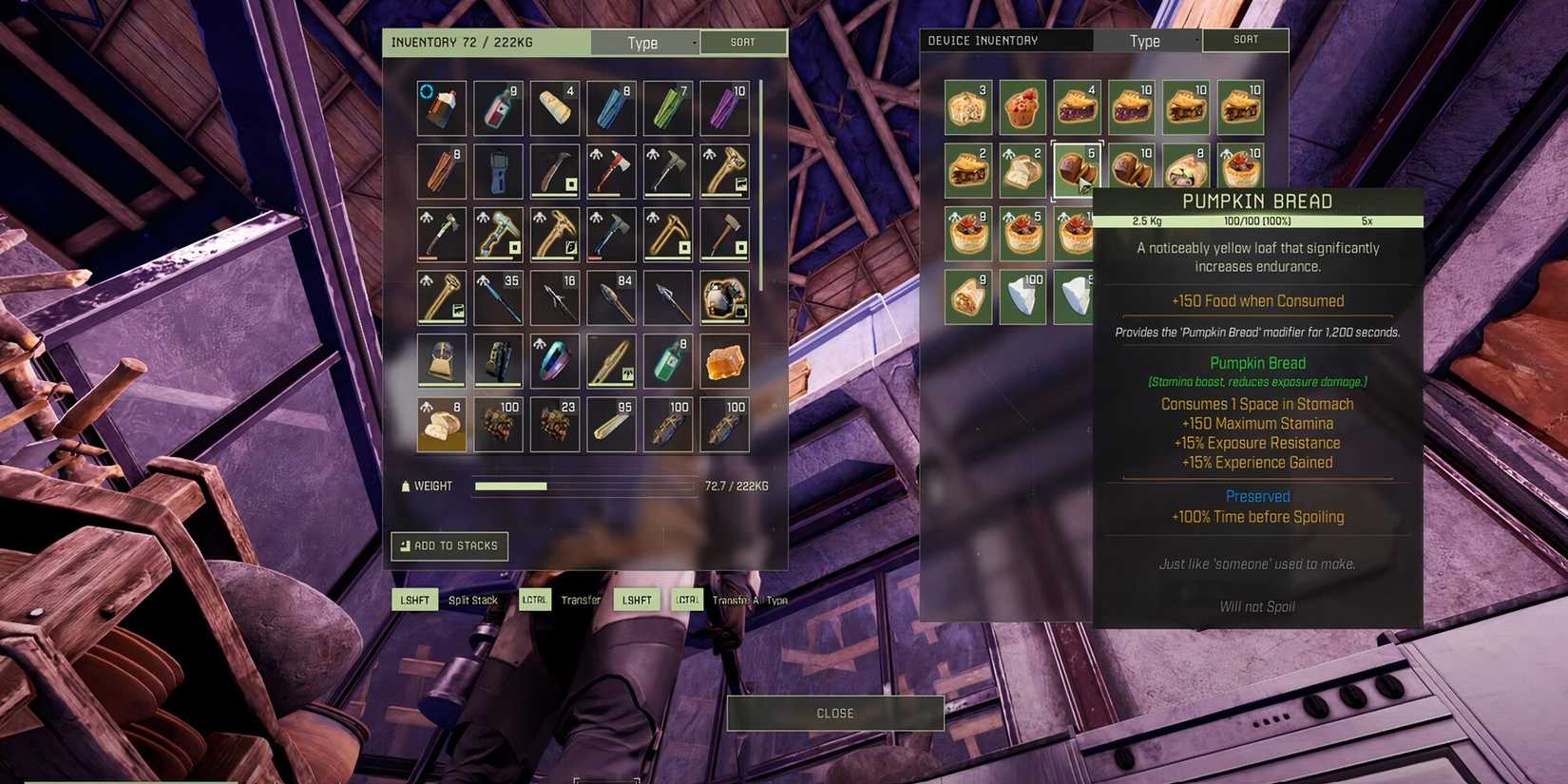1568x784 pixels.
Task: Select the stack of 84 arrowheads
Action: (x=611, y=297)
